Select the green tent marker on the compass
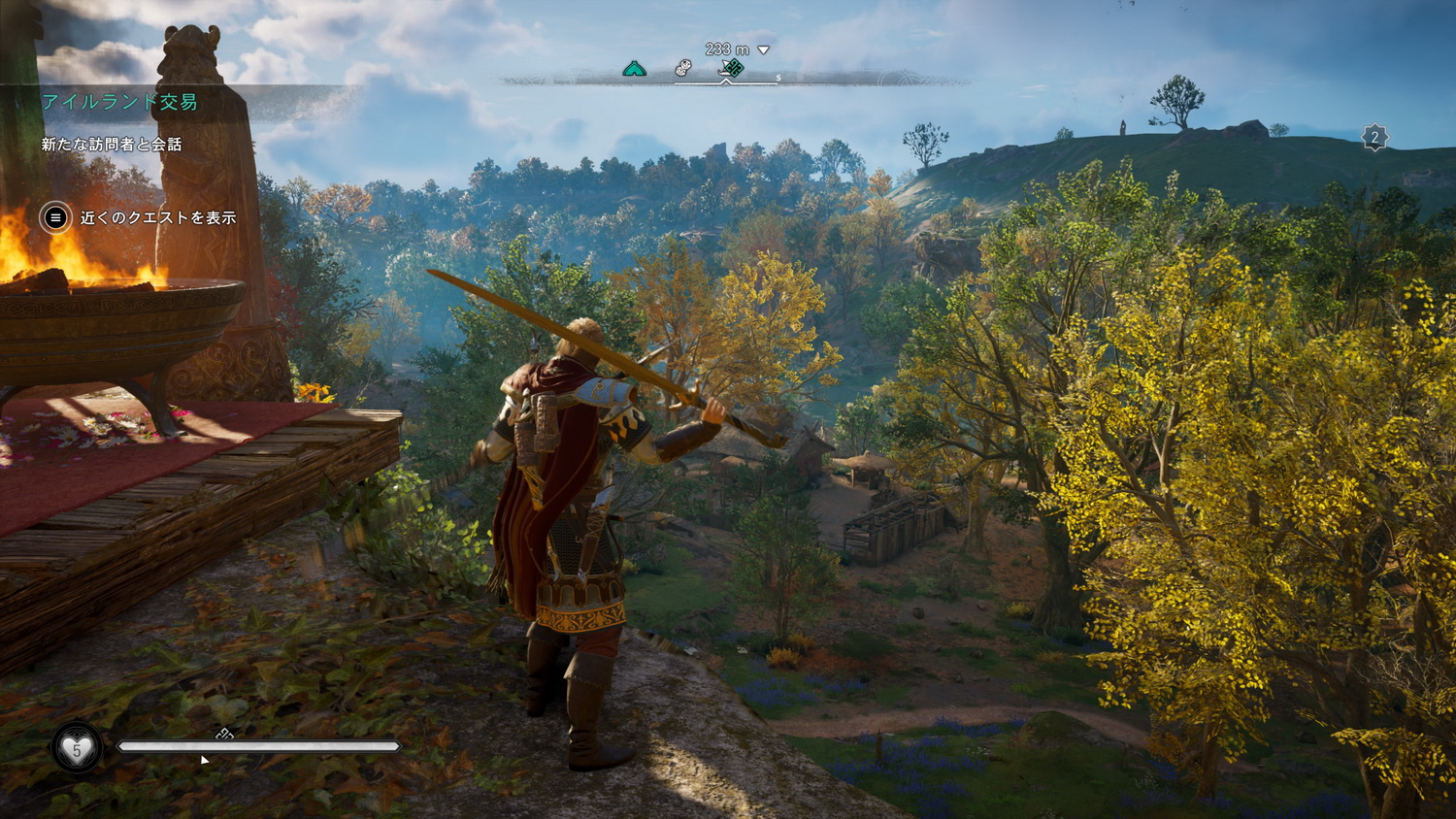1456x819 pixels. [x=634, y=68]
